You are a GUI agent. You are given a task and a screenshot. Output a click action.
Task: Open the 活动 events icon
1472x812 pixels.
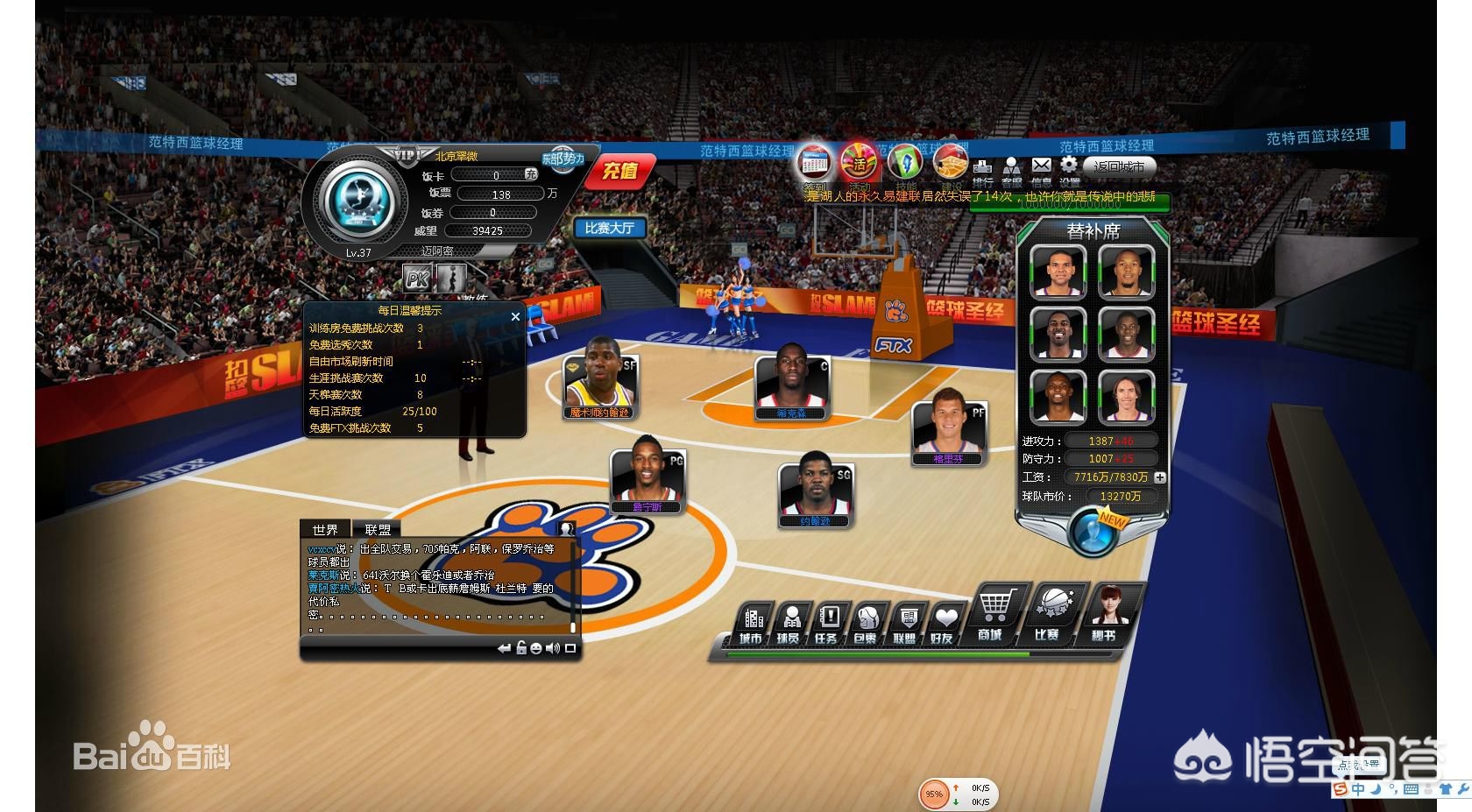(x=859, y=163)
